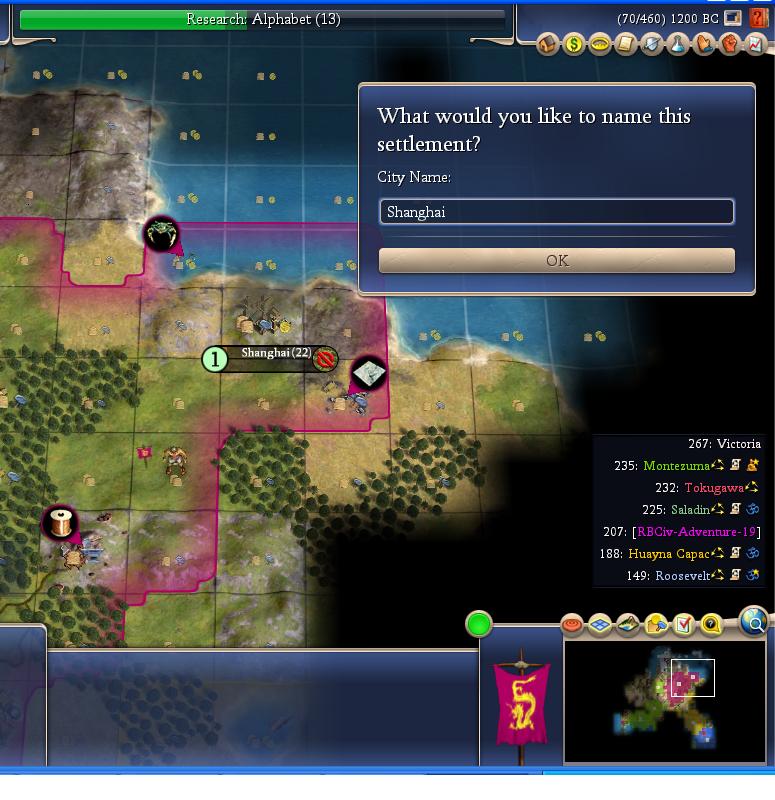This screenshot has height=800, width=775.
Task: Open the main menu monitor icon
Action: click(734, 18)
